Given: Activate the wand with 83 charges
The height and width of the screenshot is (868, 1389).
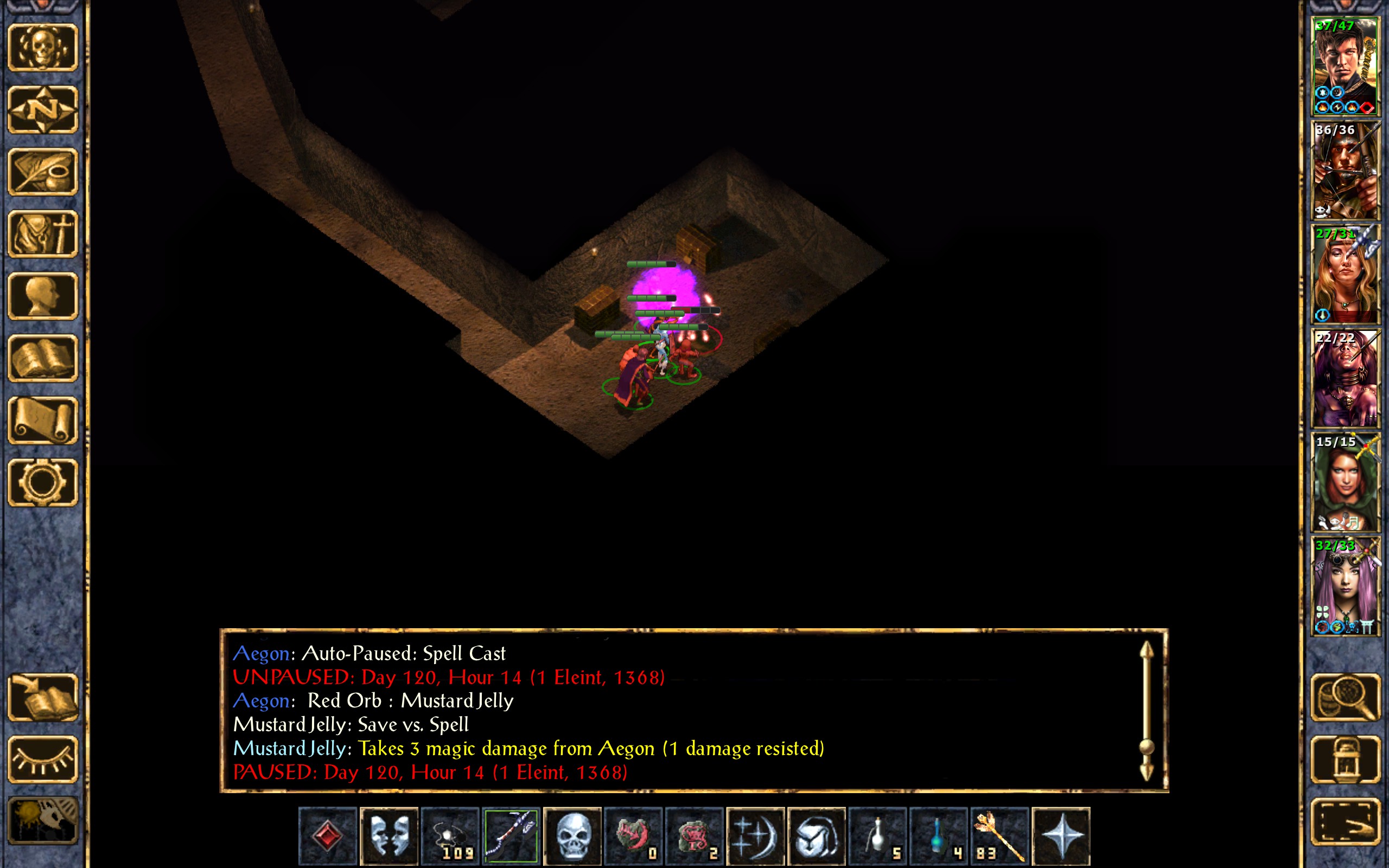Looking at the screenshot, I should click(1000, 836).
